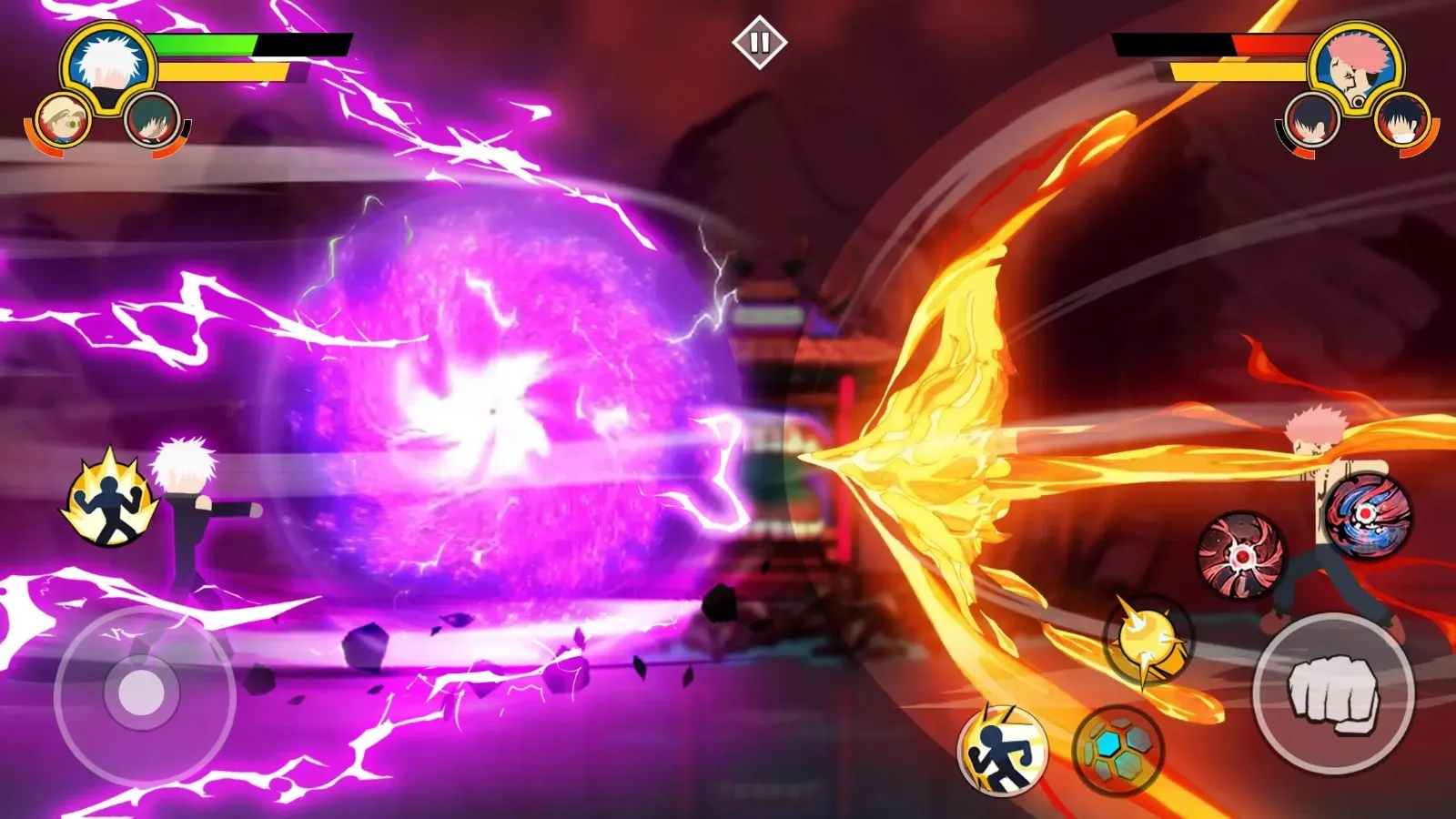Tap the pause button at top center
Viewport: 1456px width, 819px height.
coord(761,40)
